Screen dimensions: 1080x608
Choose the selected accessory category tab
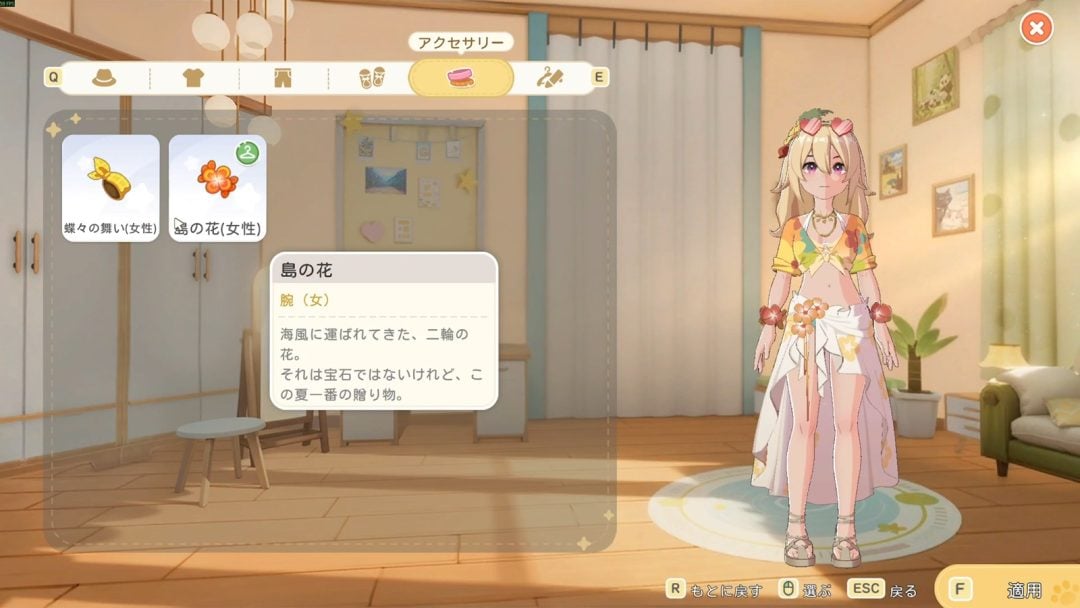(461, 77)
